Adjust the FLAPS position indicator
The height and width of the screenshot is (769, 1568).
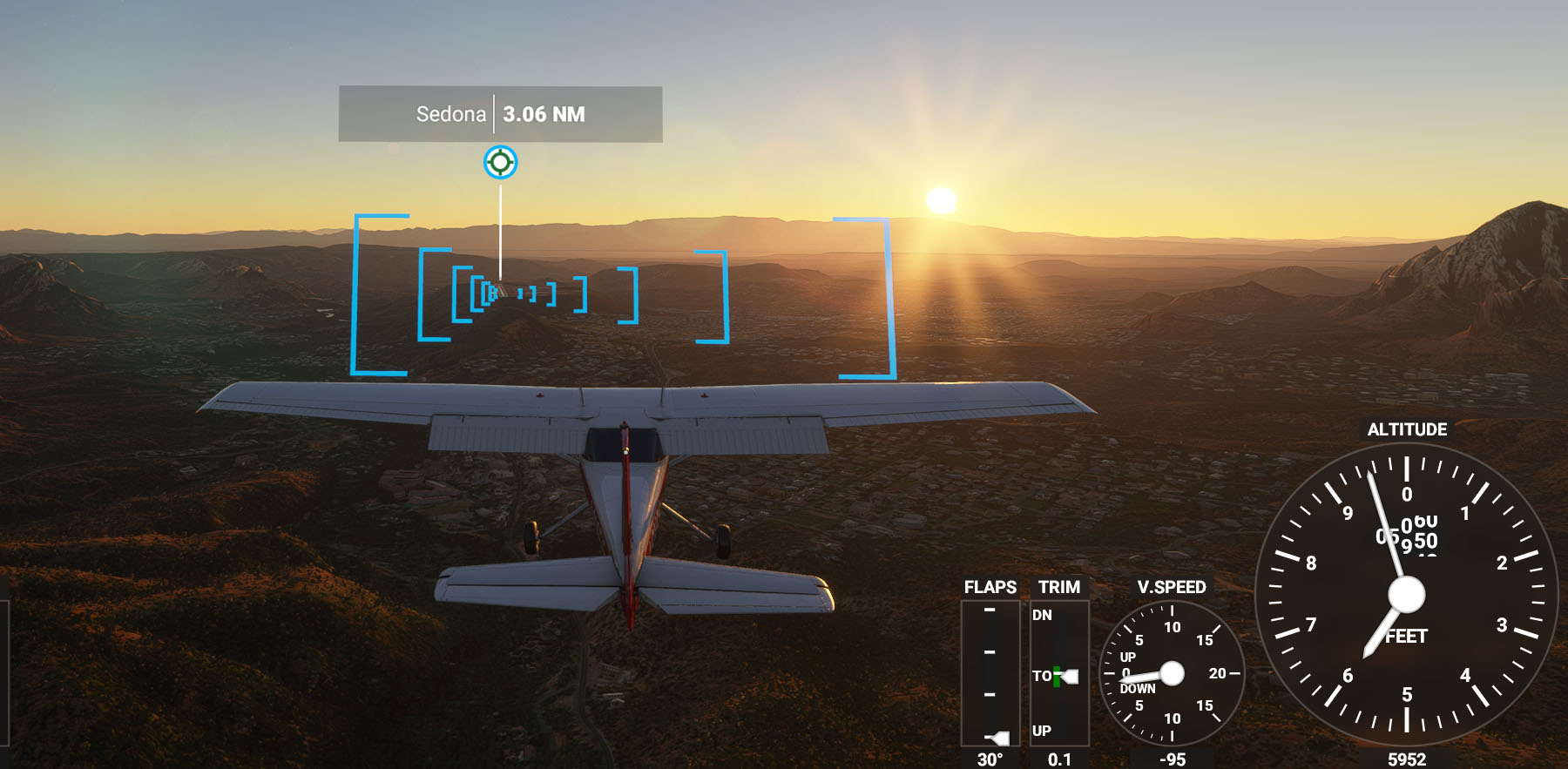[998, 738]
